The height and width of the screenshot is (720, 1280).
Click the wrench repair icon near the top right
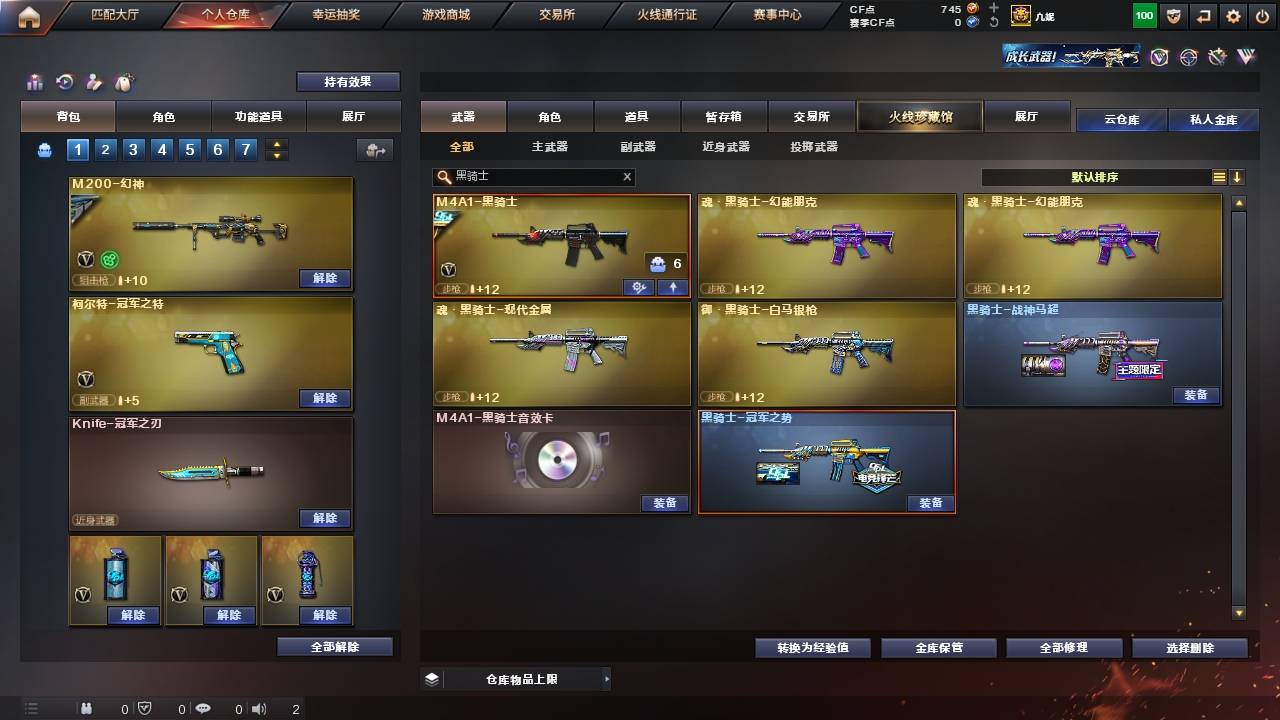(x=1218, y=57)
